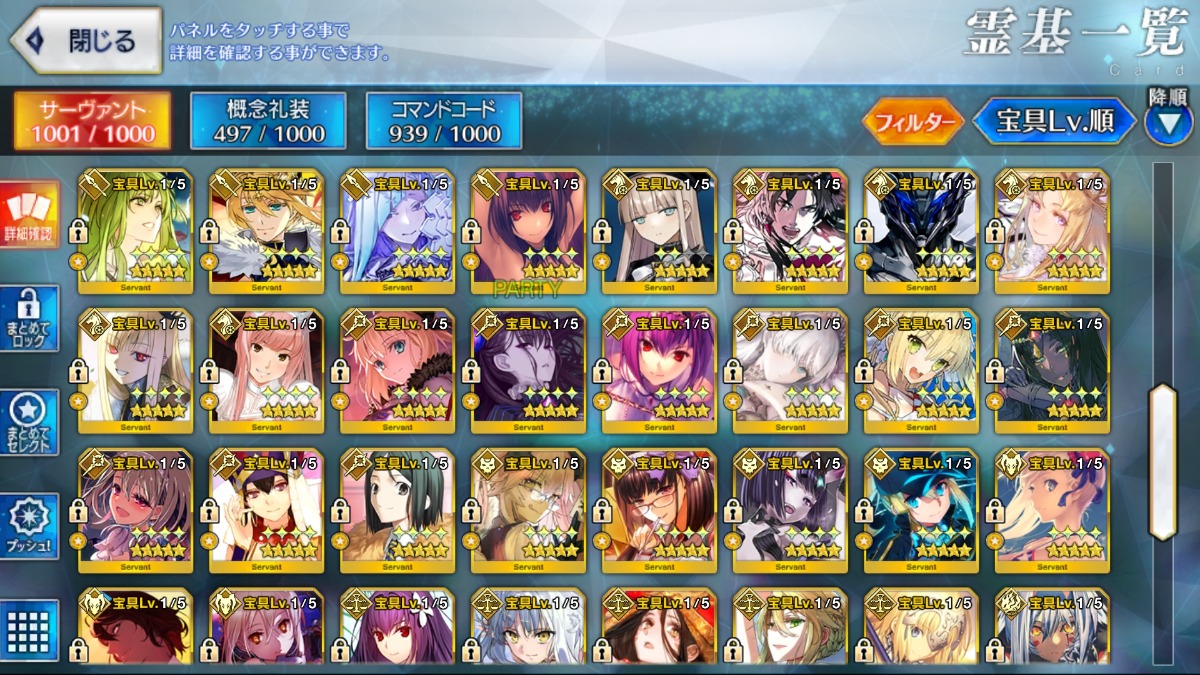Screen dimensions: 1200x675
Task: Switch to the サーヴァント tab
Action: tap(91, 121)
